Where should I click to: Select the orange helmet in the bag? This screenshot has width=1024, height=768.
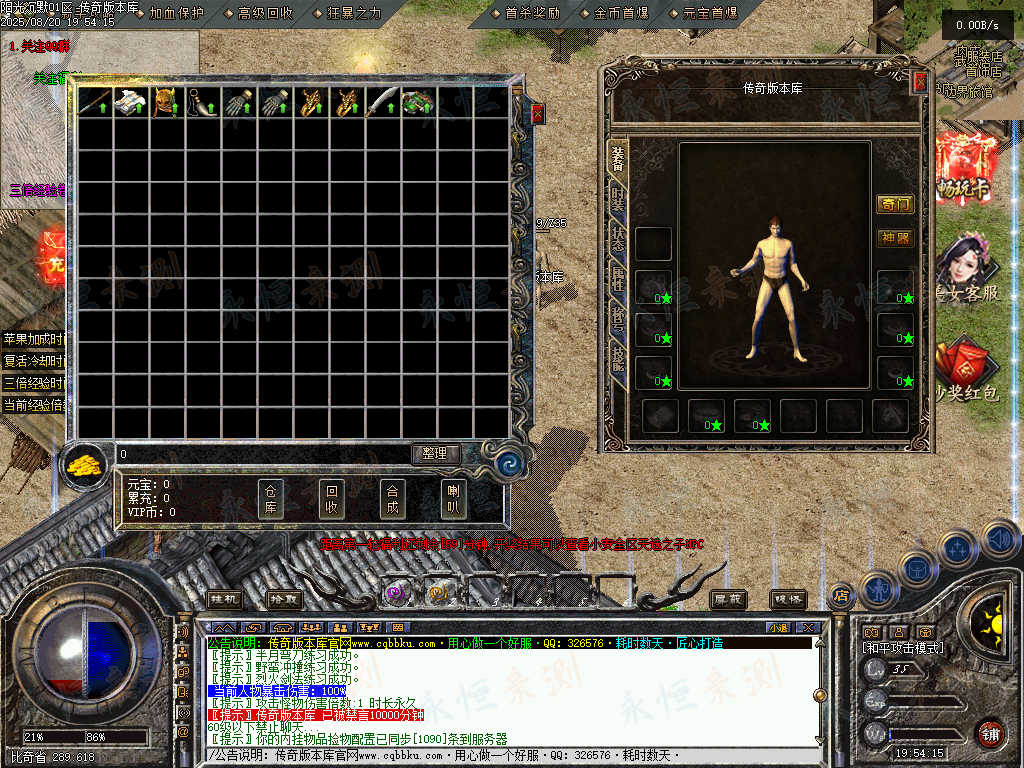pos(164,103)
